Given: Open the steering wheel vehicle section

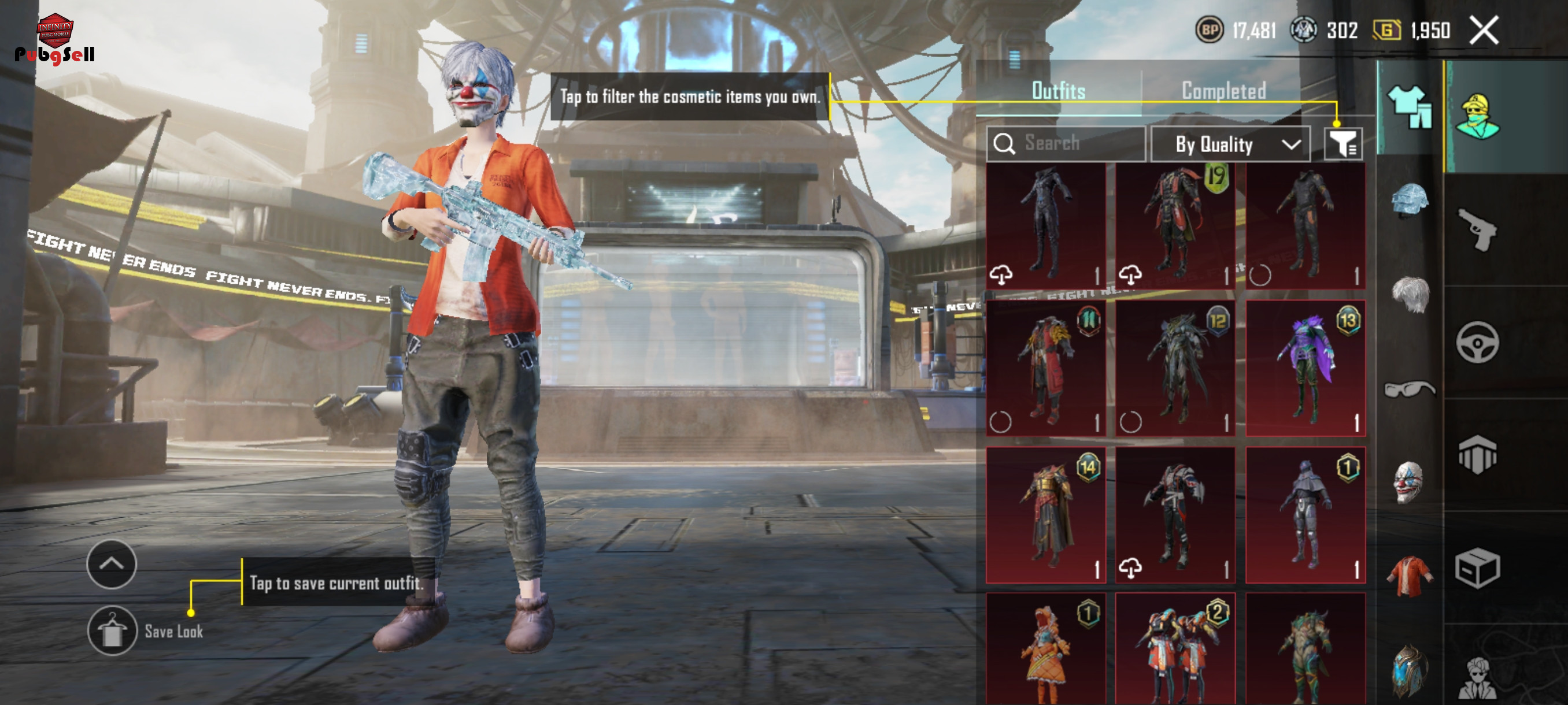Looking at the screenshot, I should (x=1478, y=342).
